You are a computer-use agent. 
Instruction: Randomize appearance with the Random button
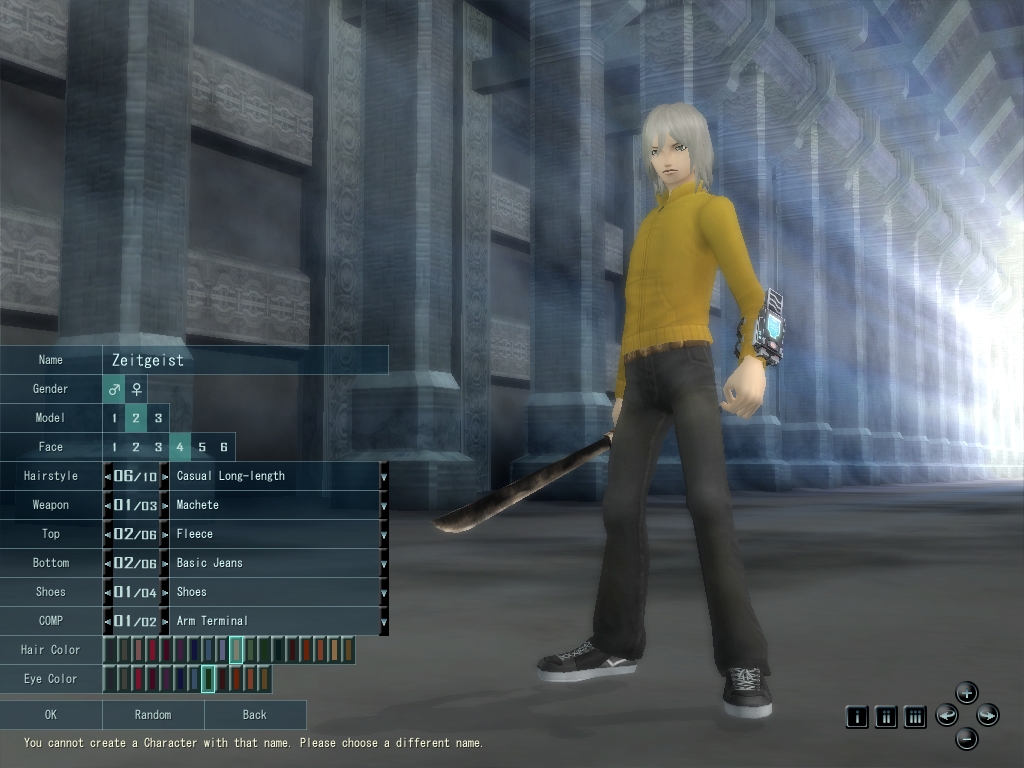pyautogui.click(x=153, y=715)
